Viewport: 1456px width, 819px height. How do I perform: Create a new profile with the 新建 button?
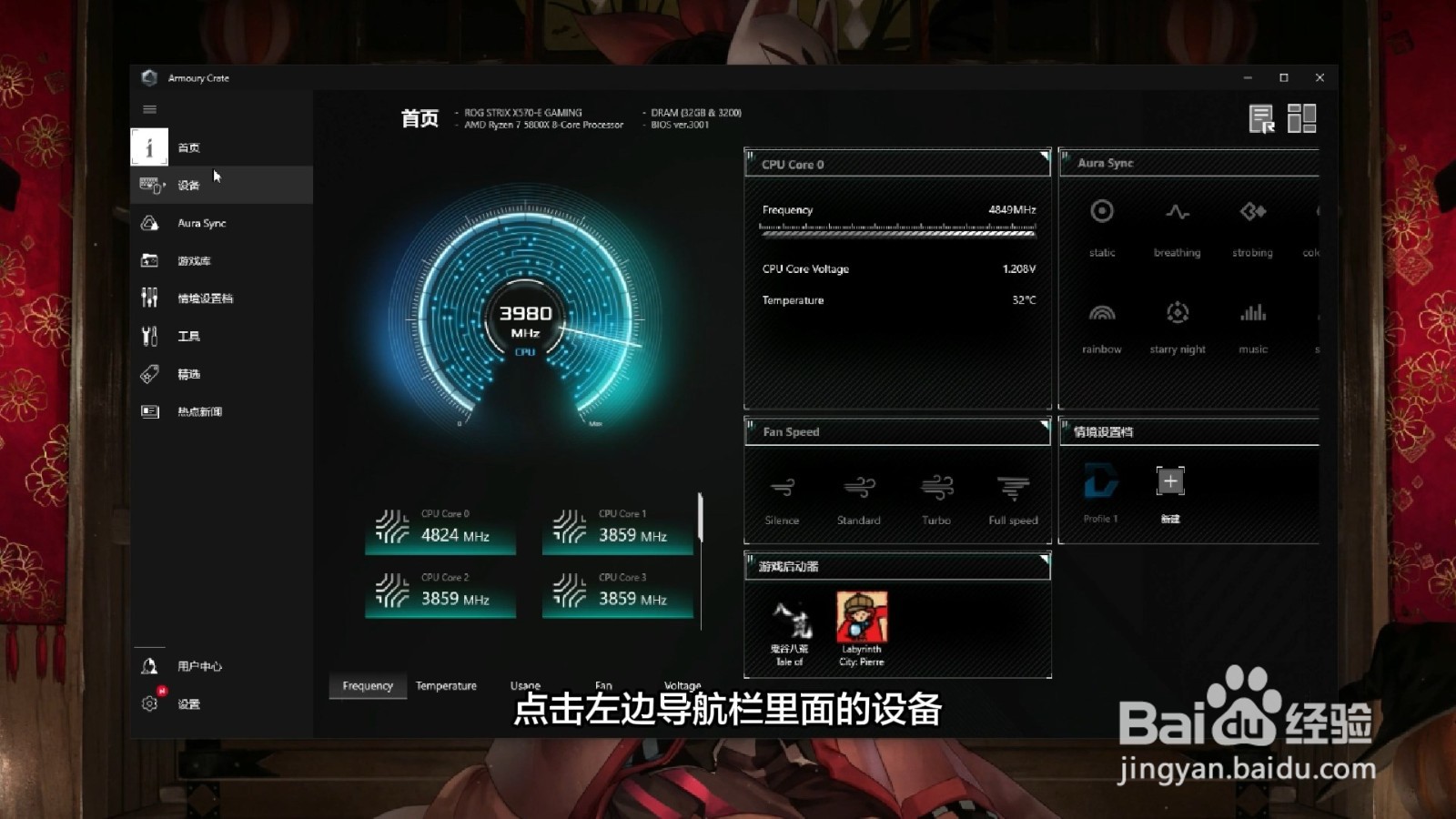[x=1169, y=481]
